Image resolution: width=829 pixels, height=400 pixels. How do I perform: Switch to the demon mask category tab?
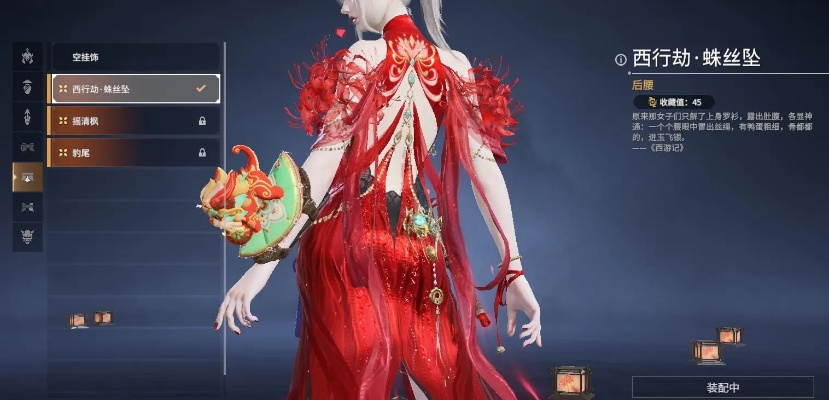coord(27,237)
